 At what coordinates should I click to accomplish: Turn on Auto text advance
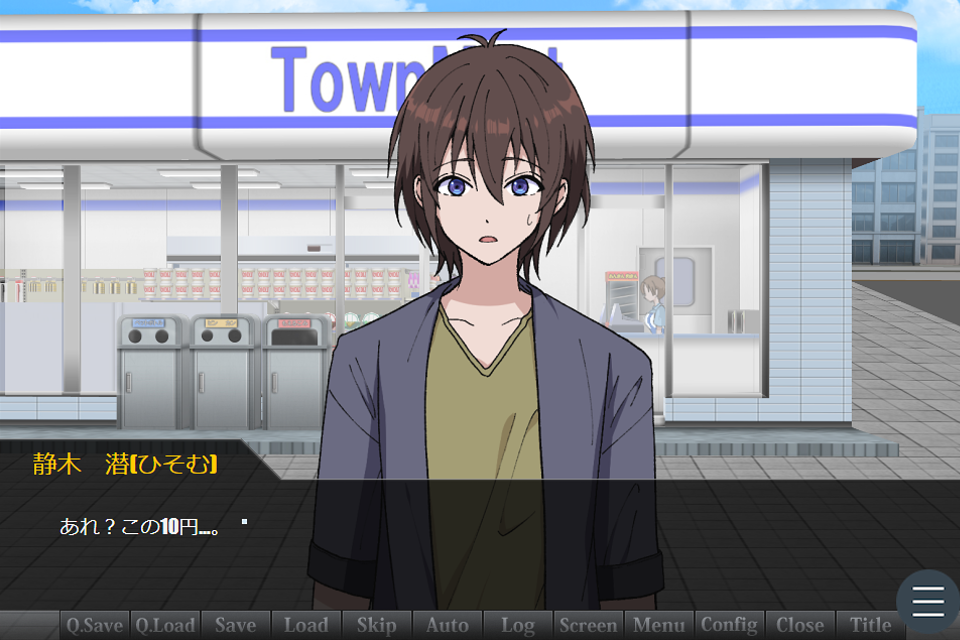click(447, 625)
